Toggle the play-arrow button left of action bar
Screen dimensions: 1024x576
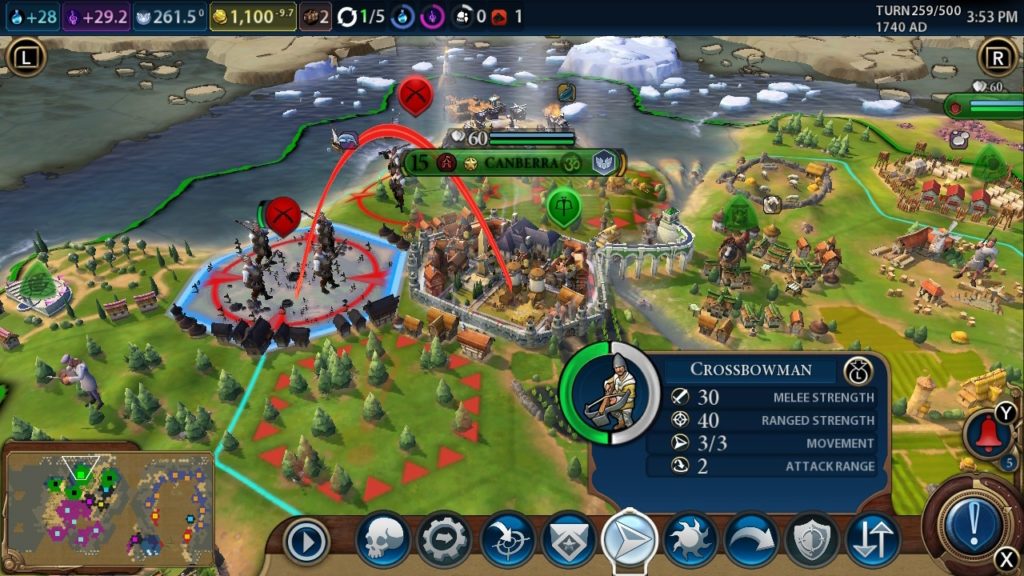tap(306, 543)
